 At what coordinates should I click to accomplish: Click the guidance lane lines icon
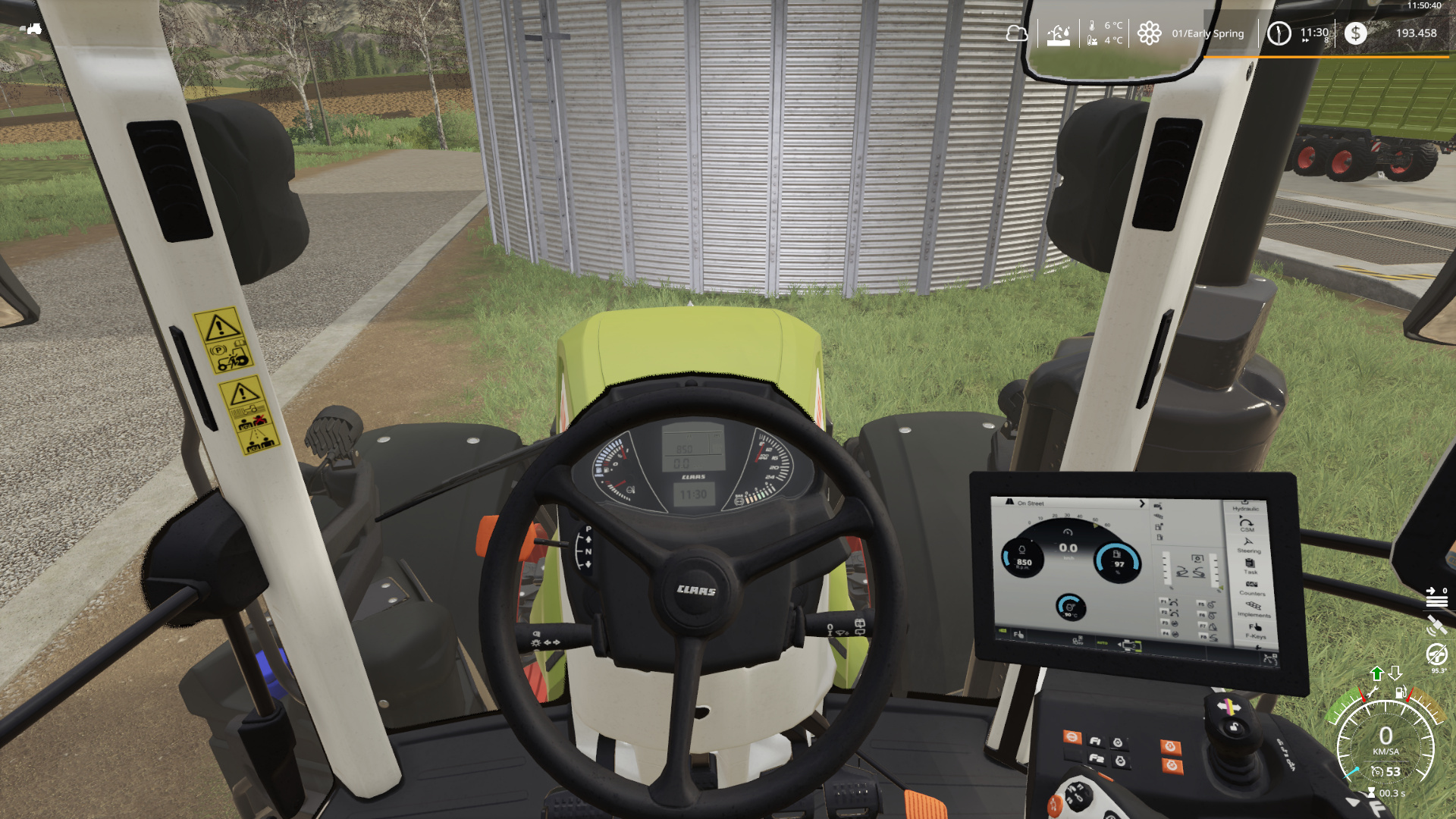[1436, 599]
